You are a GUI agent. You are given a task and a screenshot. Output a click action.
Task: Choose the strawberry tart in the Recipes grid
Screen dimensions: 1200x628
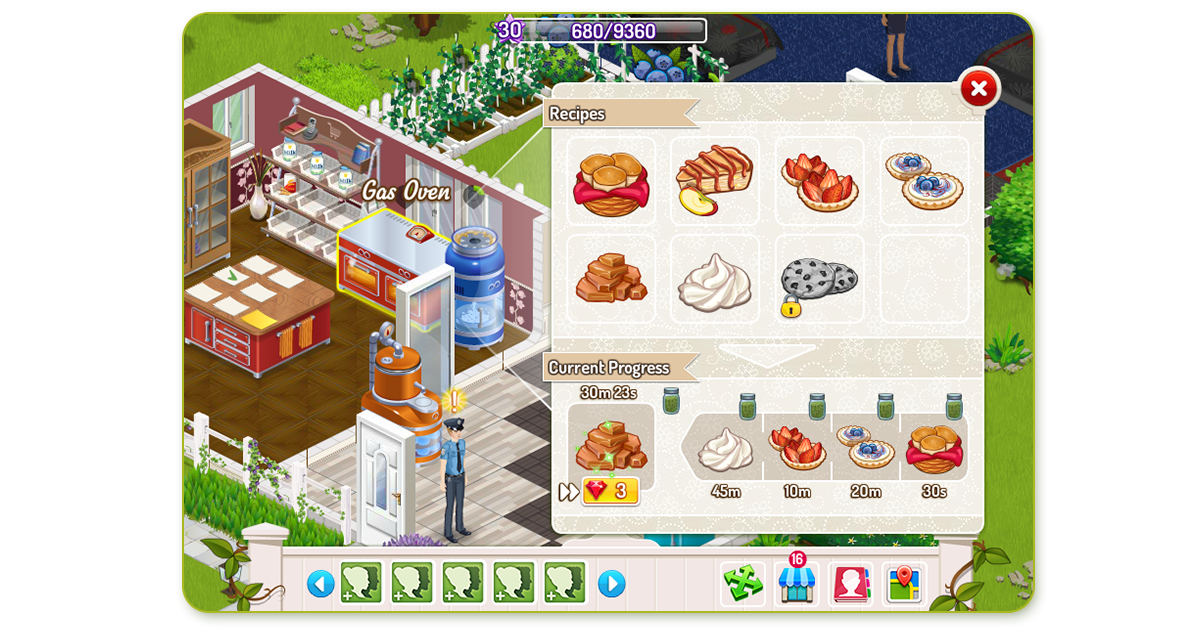(x=819, y=181)
